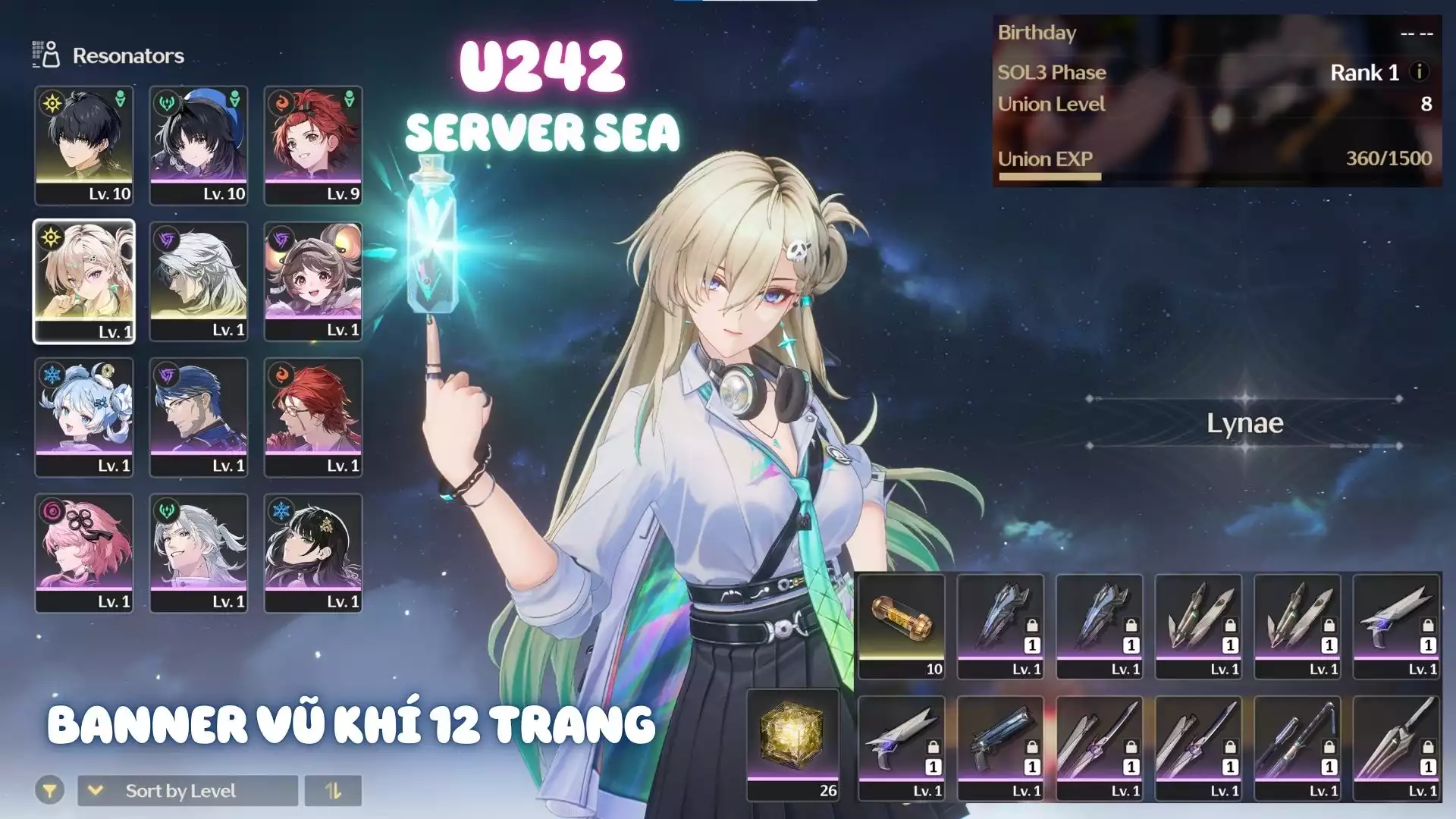Select the black-haired male resonator at Lv. 10
The width and height of the screenshot is (1456, 819).
(x=84, y=145)
